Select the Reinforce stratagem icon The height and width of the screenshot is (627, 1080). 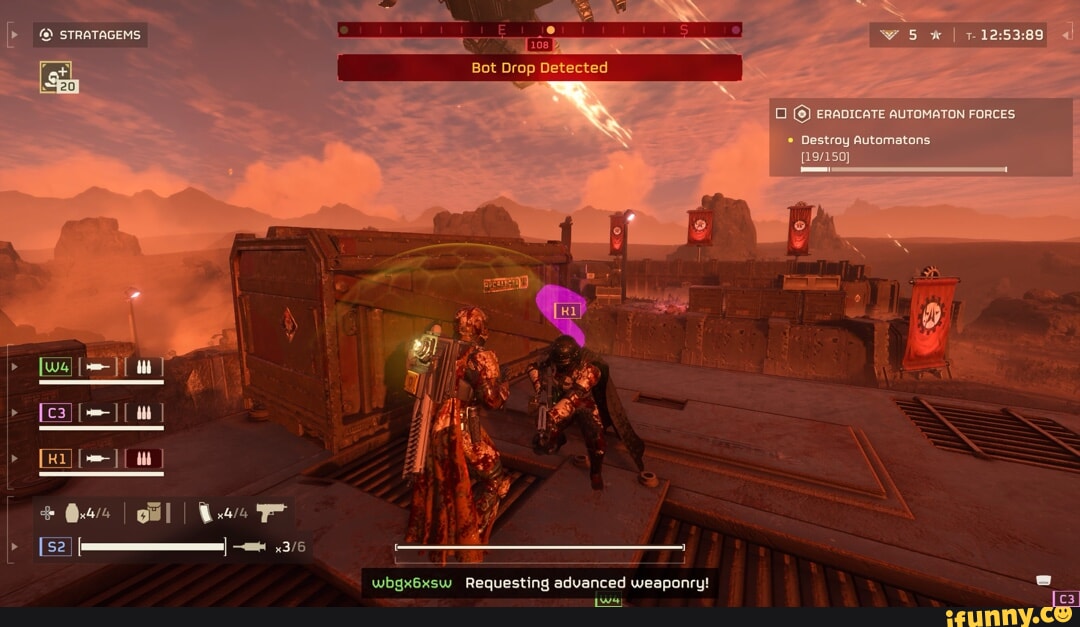tap(56, 76)
